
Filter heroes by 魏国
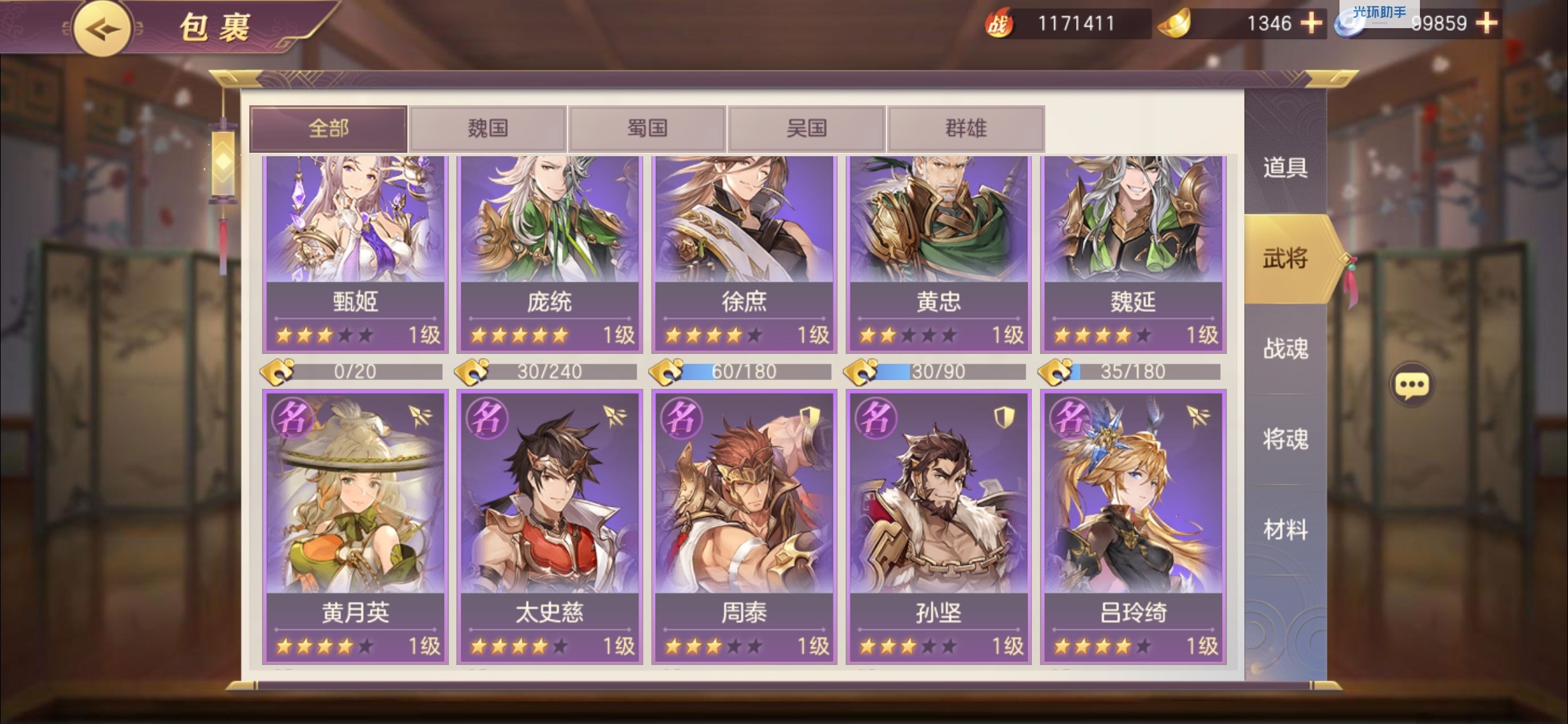(x=488, y=128)
